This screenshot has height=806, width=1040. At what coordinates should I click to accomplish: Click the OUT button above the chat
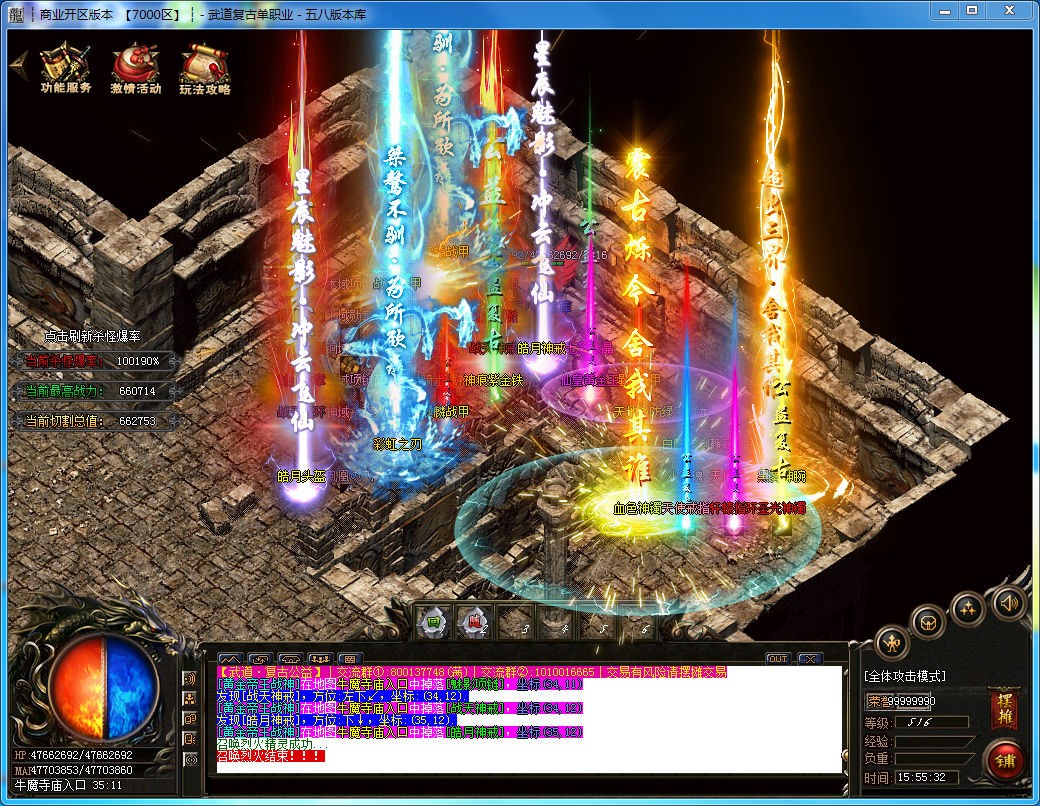[x=777, y=658]
